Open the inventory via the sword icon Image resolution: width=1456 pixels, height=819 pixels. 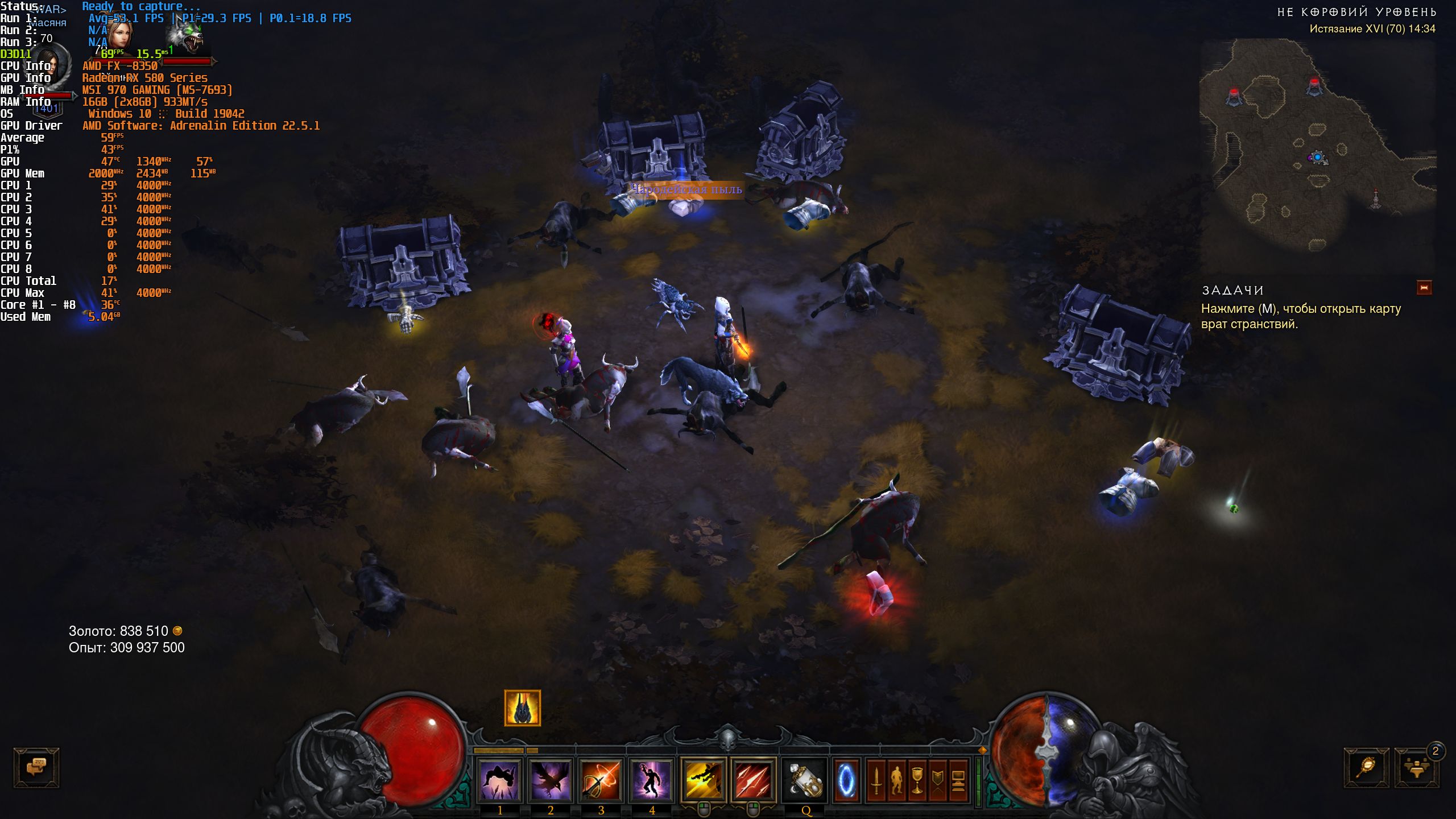click(876, 781)
